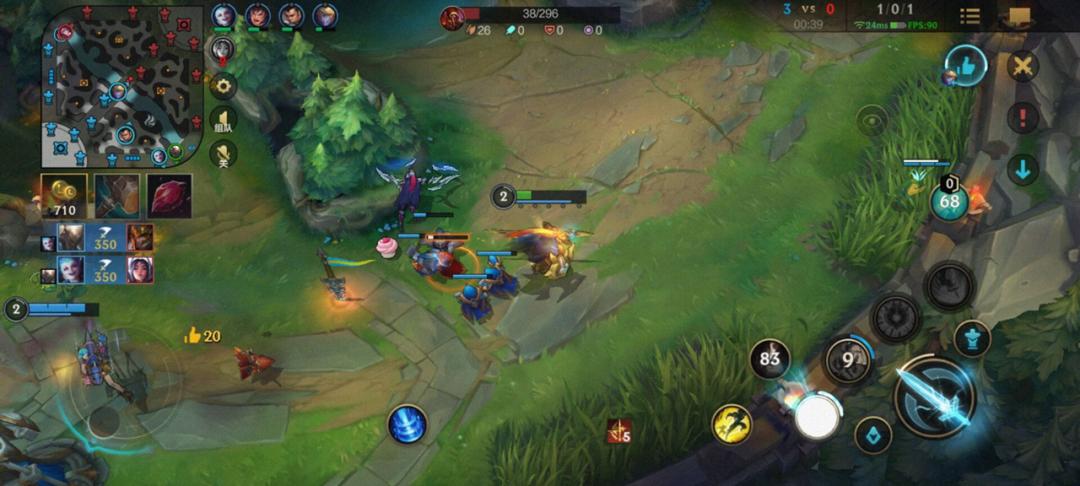1080x486 pixels.
Task: Use the basic attack sword button
Action: (x=935, y=397)
